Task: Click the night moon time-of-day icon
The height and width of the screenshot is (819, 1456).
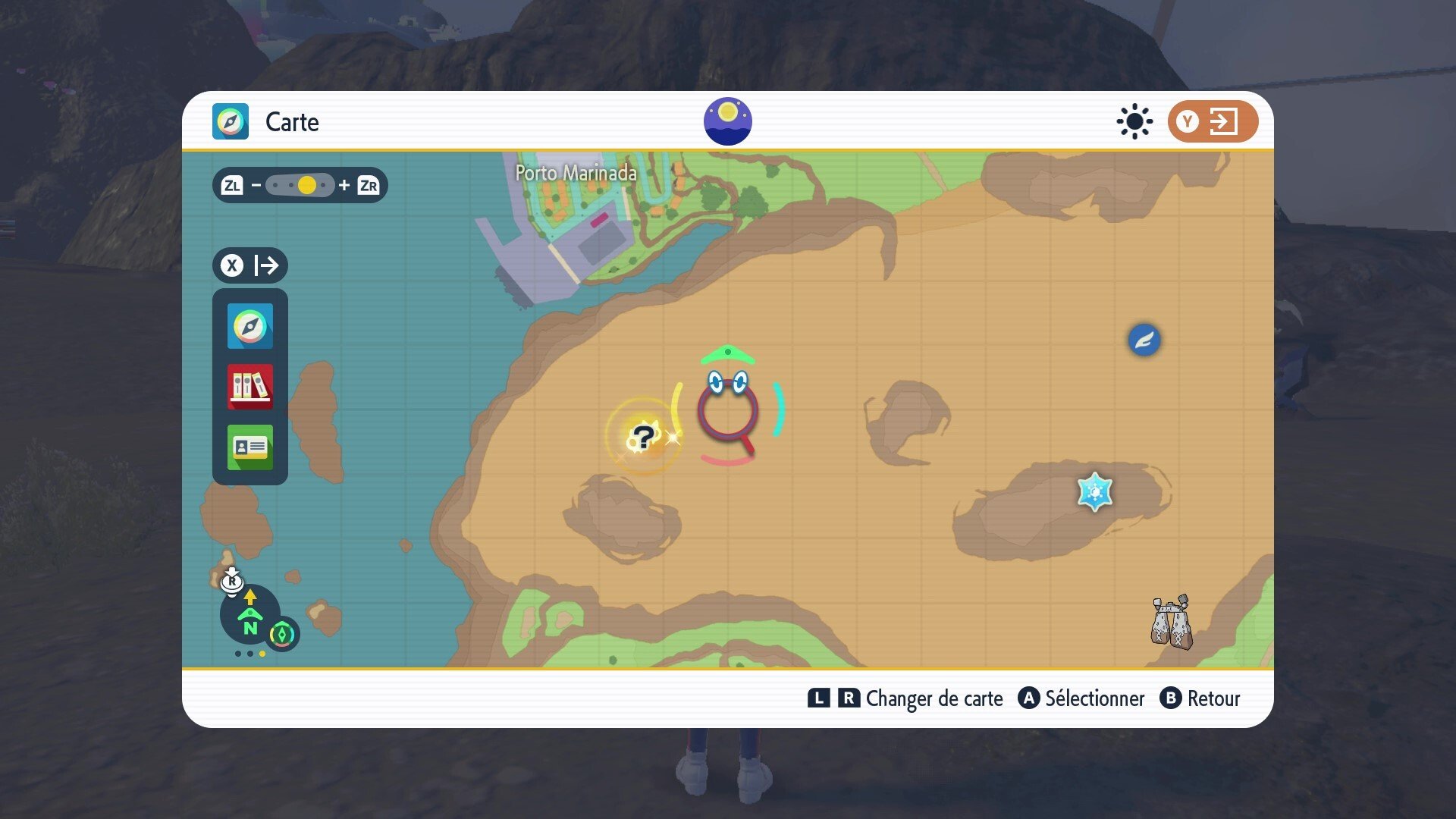Action: pos(727,121)
